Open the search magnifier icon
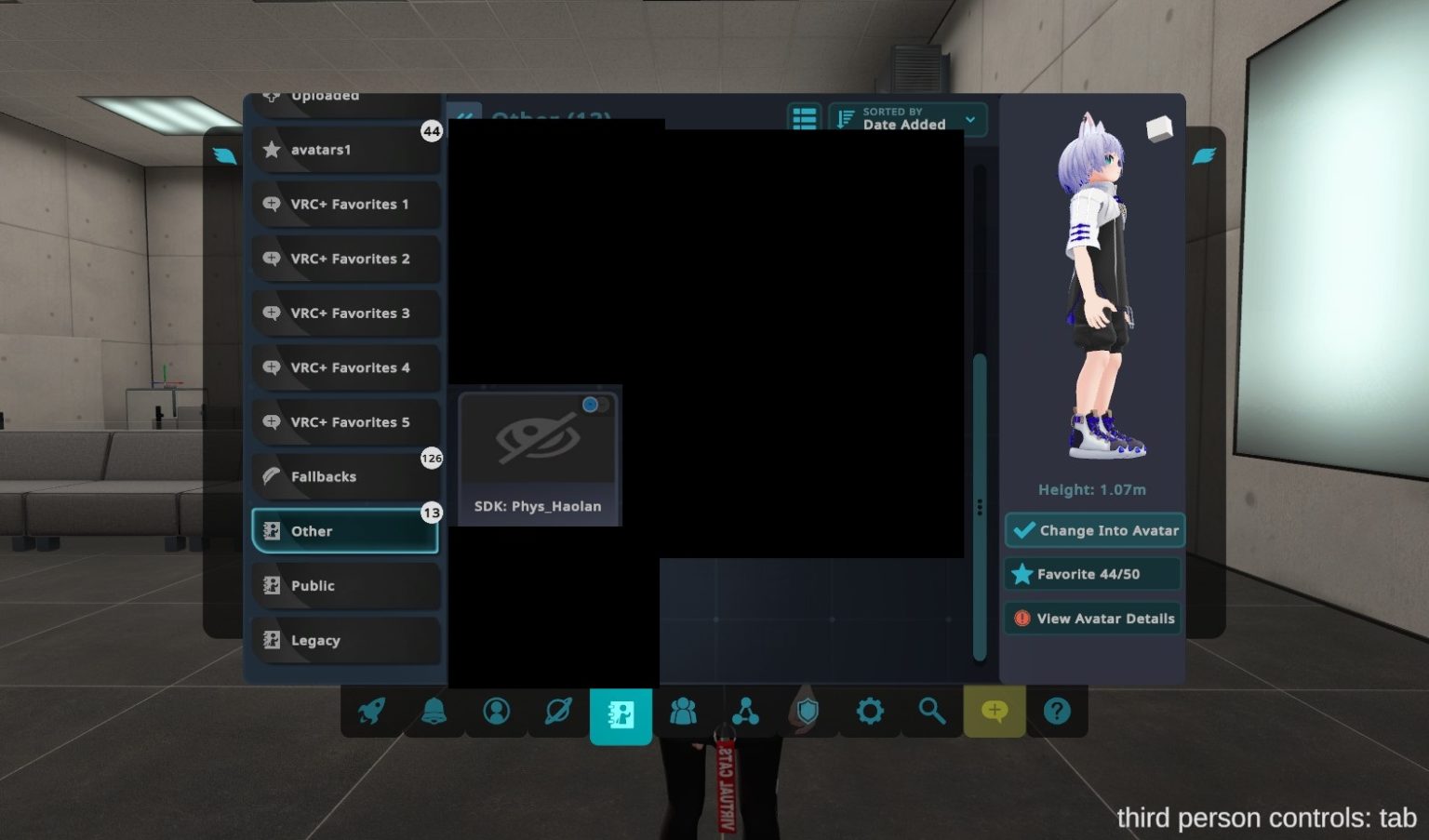 [x=931, y=712]
